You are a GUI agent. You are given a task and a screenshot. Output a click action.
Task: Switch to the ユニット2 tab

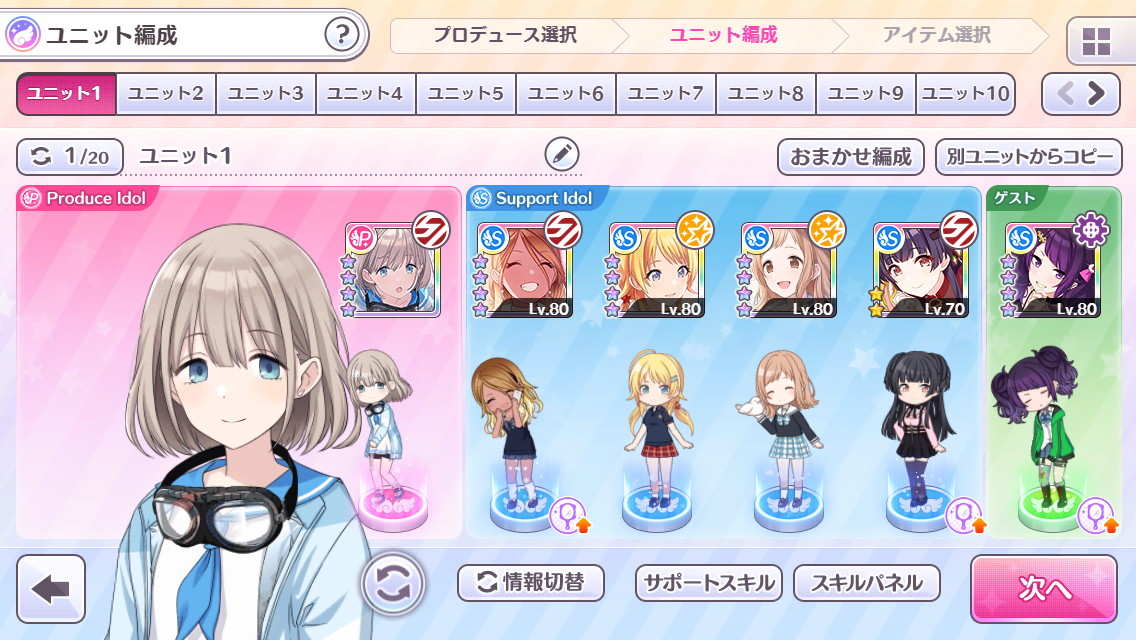(x=166, y=94)
